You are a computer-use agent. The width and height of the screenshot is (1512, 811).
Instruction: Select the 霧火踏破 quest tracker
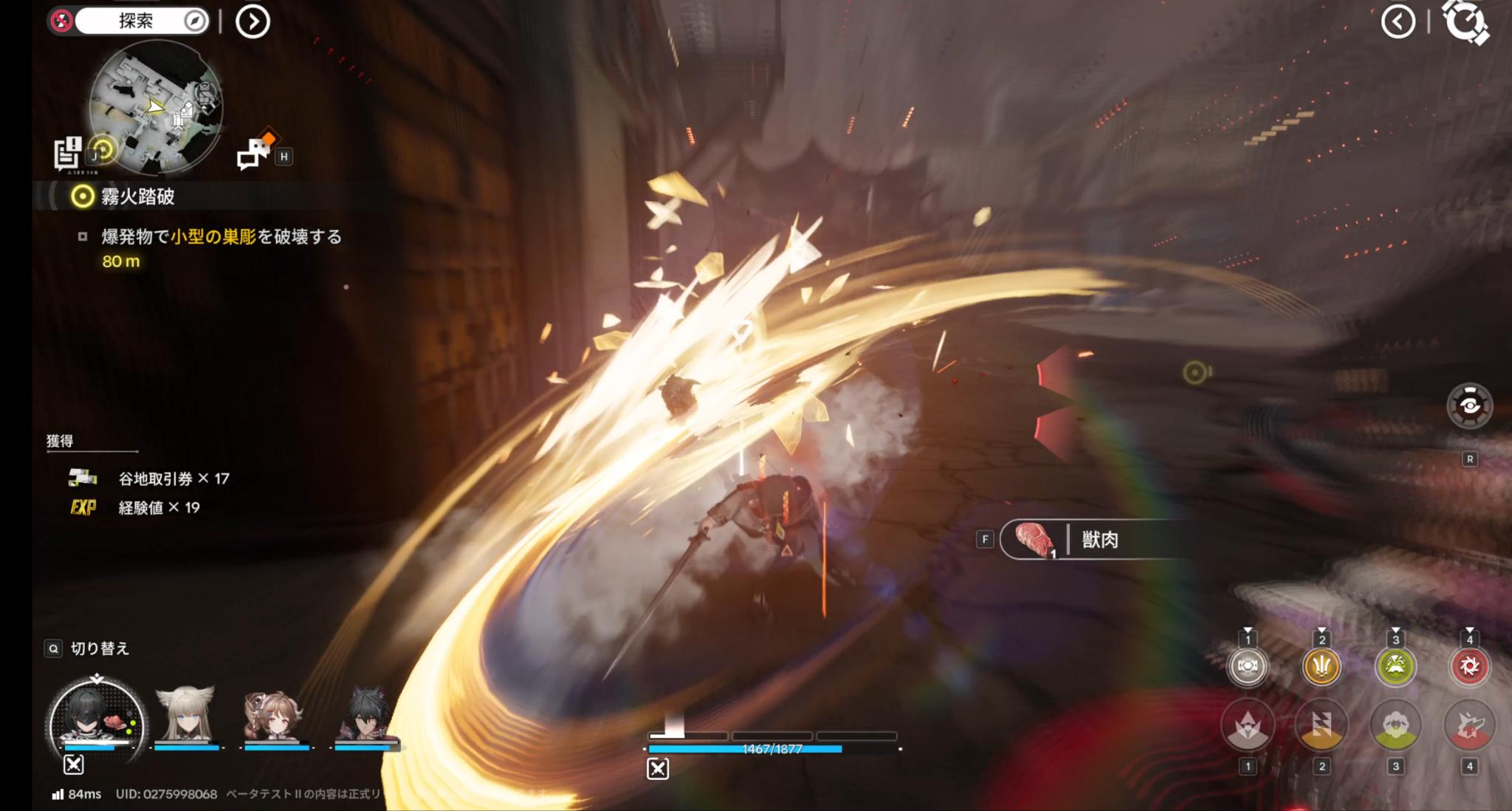point(137,196)
